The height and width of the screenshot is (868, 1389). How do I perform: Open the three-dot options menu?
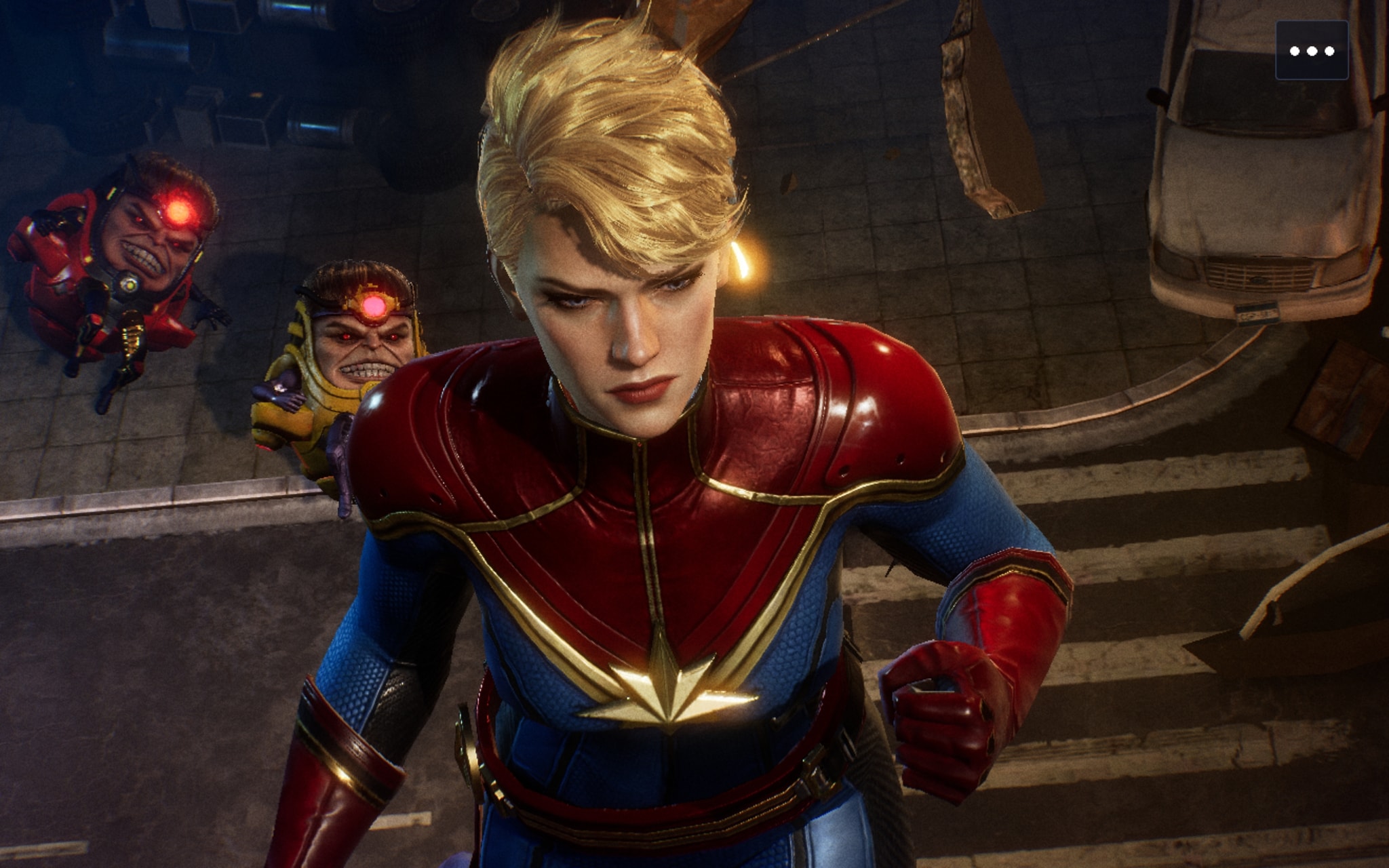(1311, 51)
